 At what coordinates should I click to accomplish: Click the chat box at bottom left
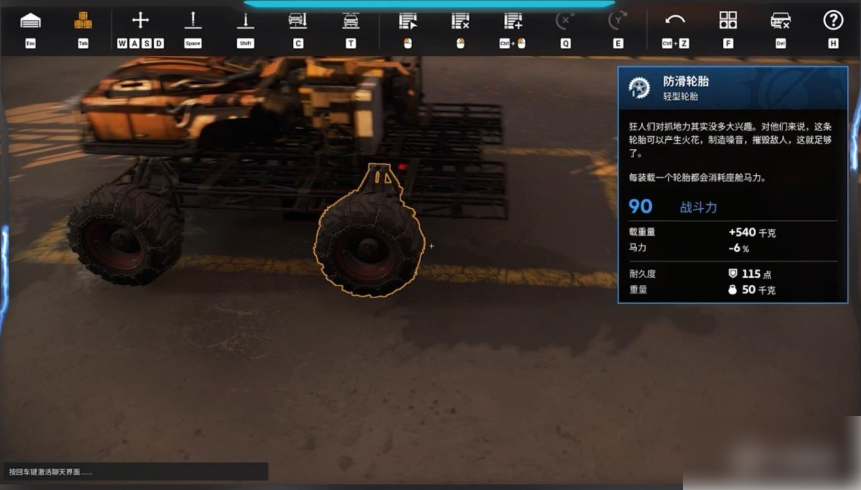point(135,471)
